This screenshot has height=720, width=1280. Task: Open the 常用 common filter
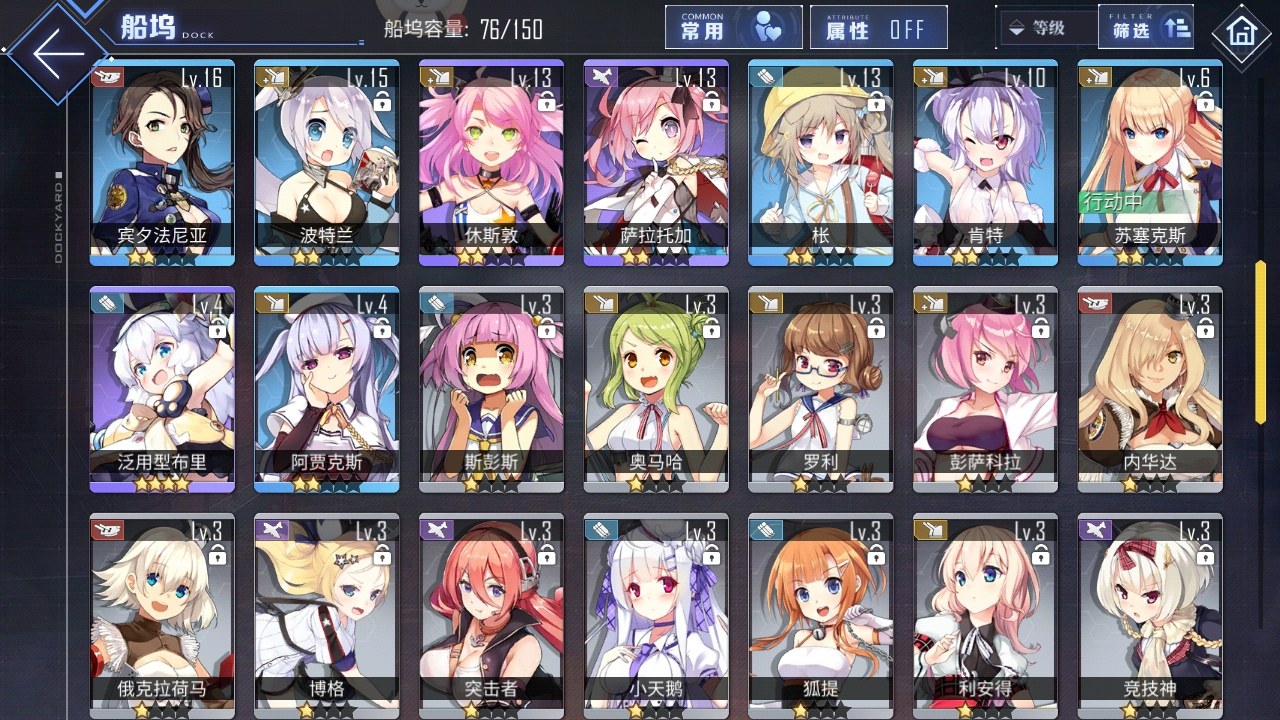click(733, 28)
